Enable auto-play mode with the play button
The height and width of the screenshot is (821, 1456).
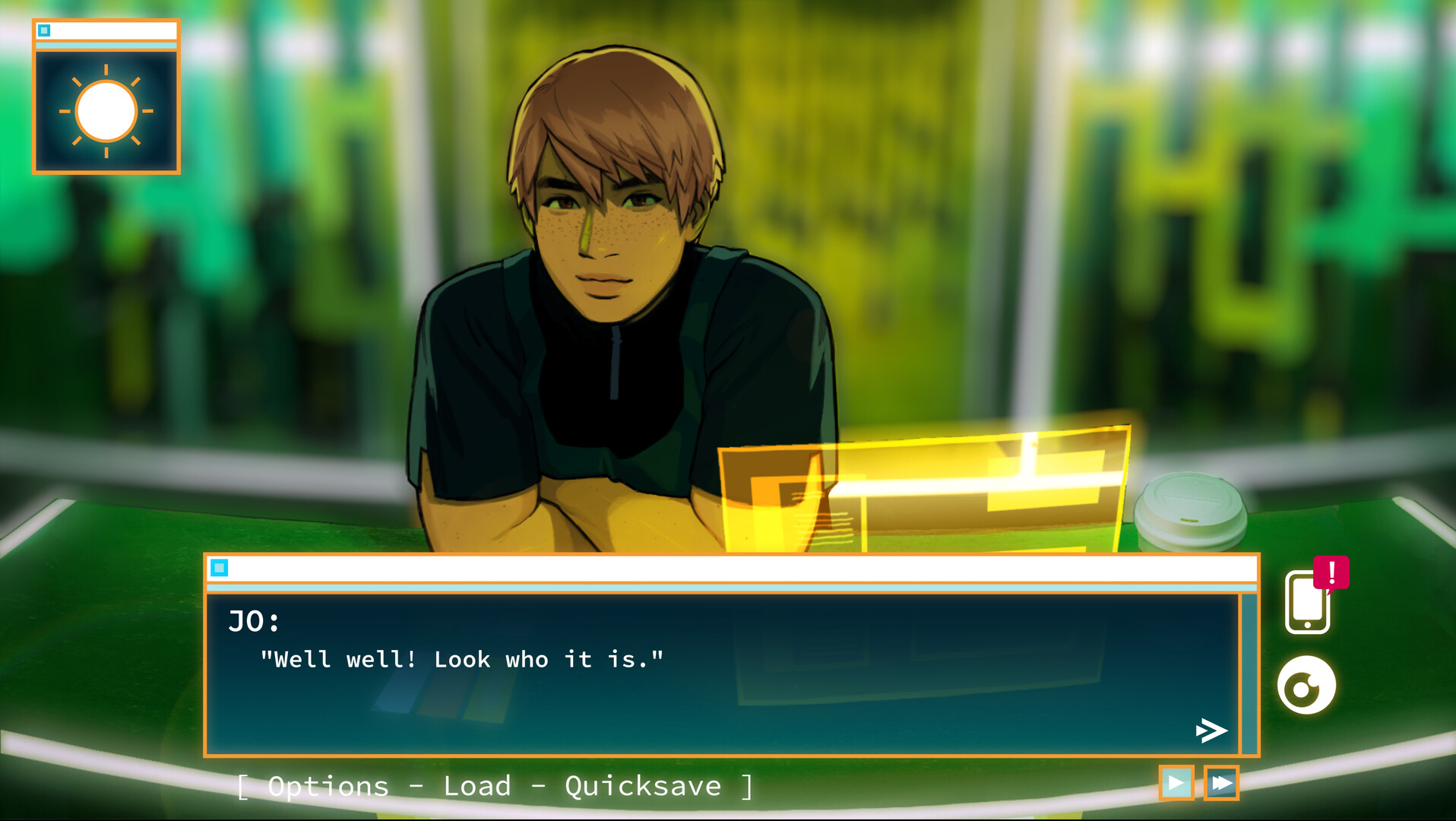1177,785
